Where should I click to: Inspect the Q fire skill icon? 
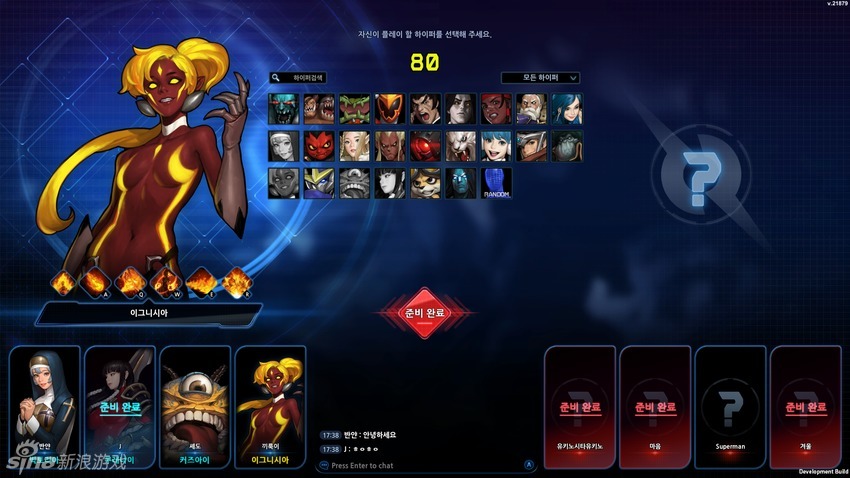click(132, 283)
